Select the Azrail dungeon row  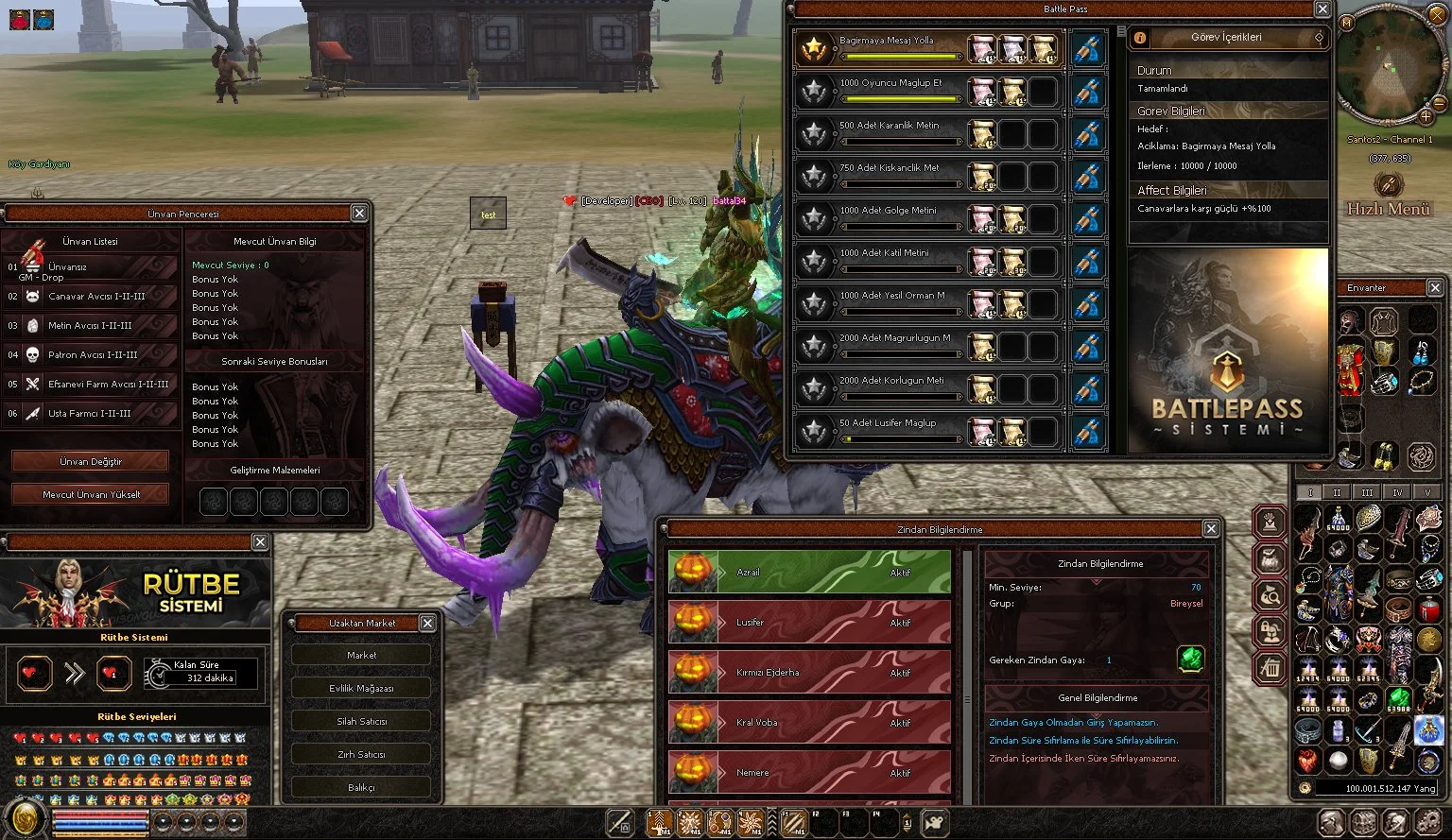(x=809, y=573)
